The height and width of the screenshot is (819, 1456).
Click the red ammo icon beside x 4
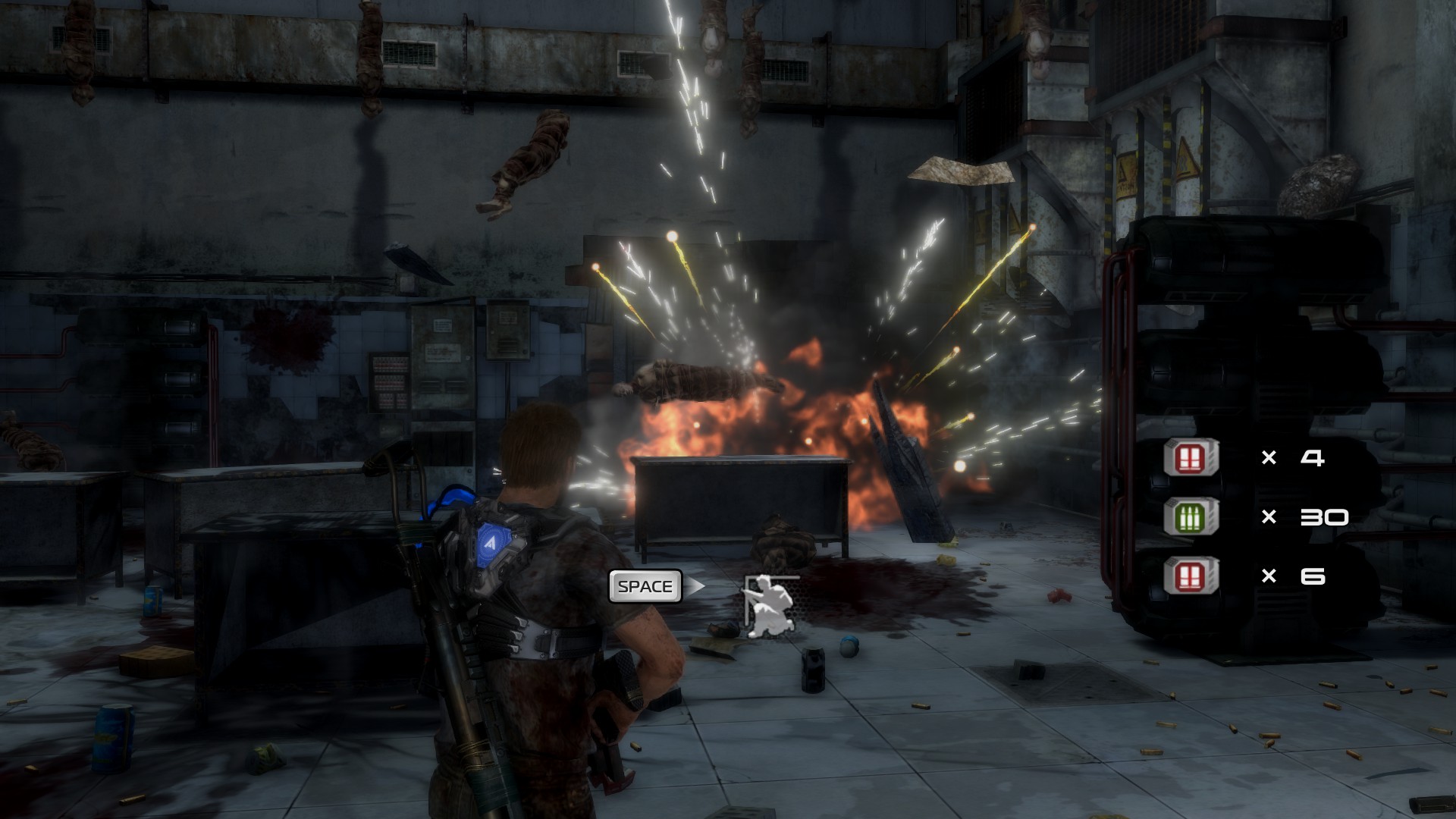(1191, 458)
